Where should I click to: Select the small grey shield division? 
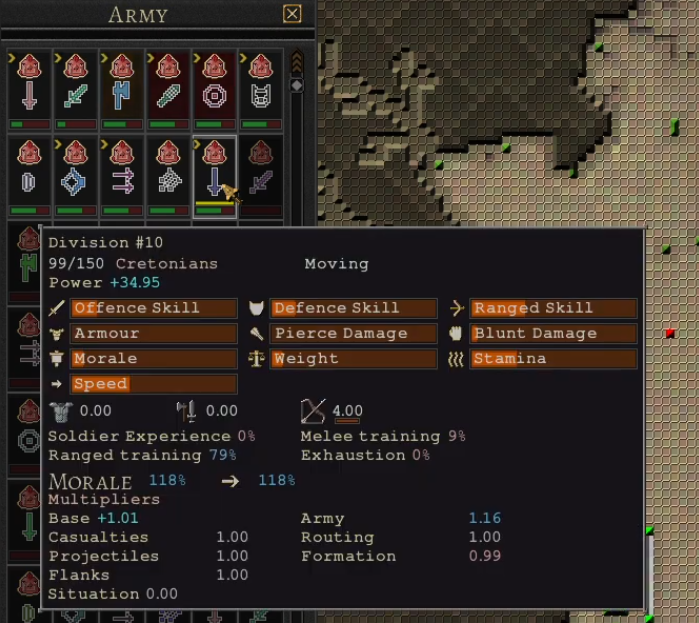[x=28, y=176]
